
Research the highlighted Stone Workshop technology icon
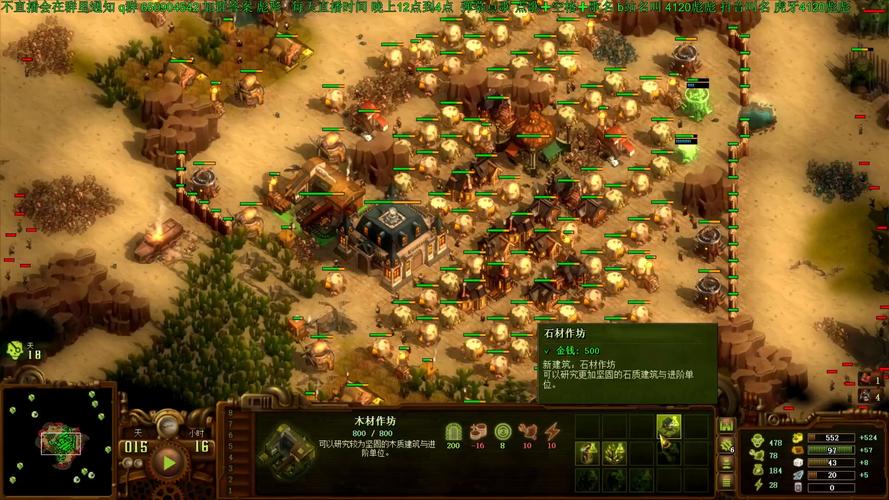pyautogui.click(x=669, y=427)
